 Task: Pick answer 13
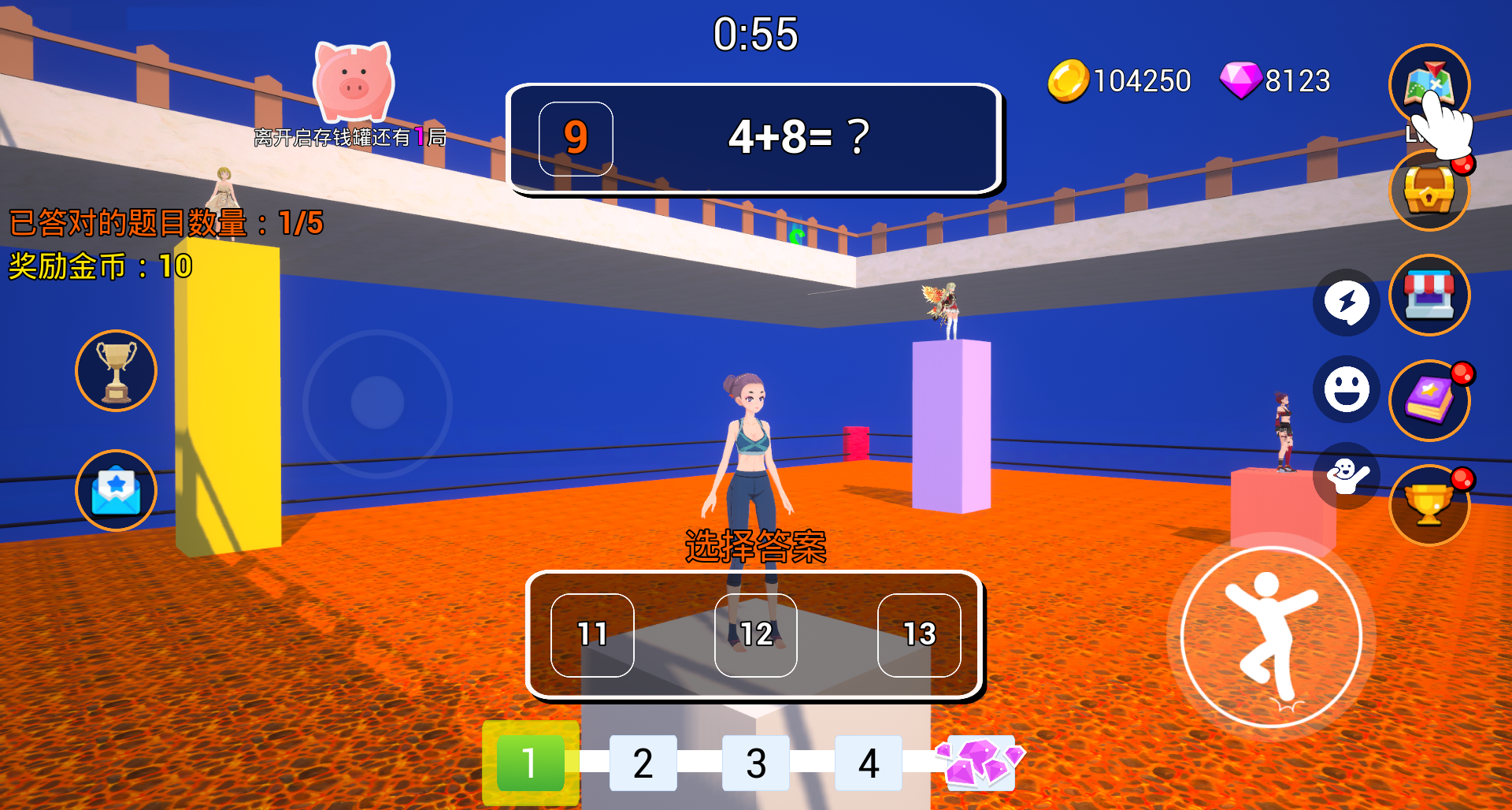click(x=919, y=635)
